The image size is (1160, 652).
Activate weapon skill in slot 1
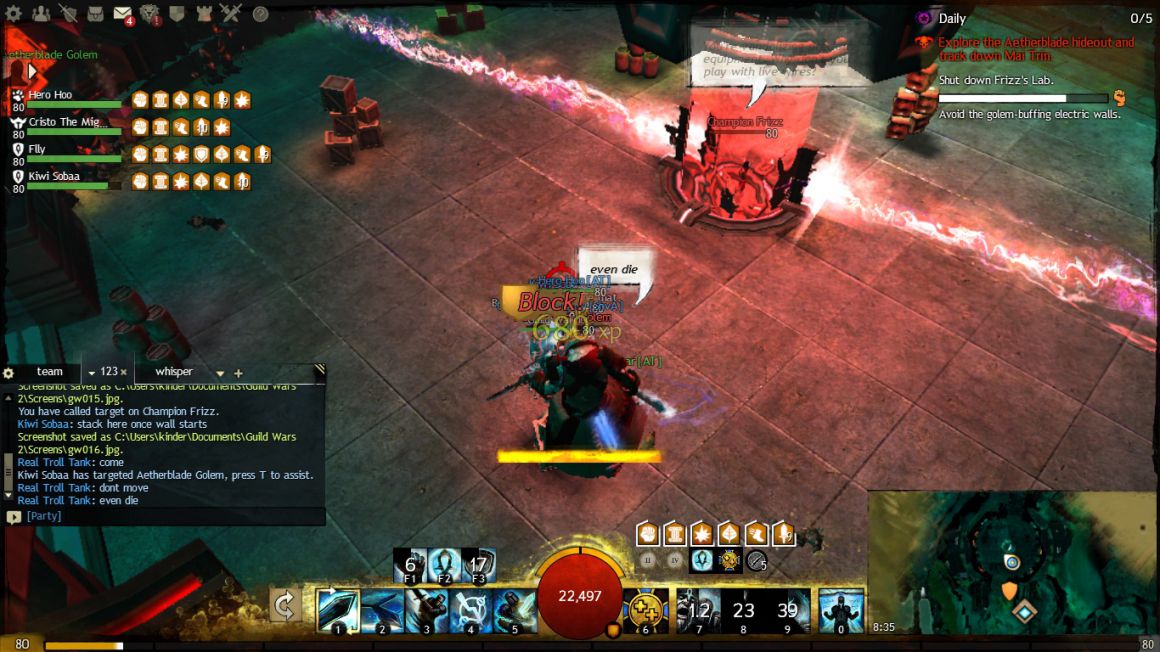[x=337, y=611]
